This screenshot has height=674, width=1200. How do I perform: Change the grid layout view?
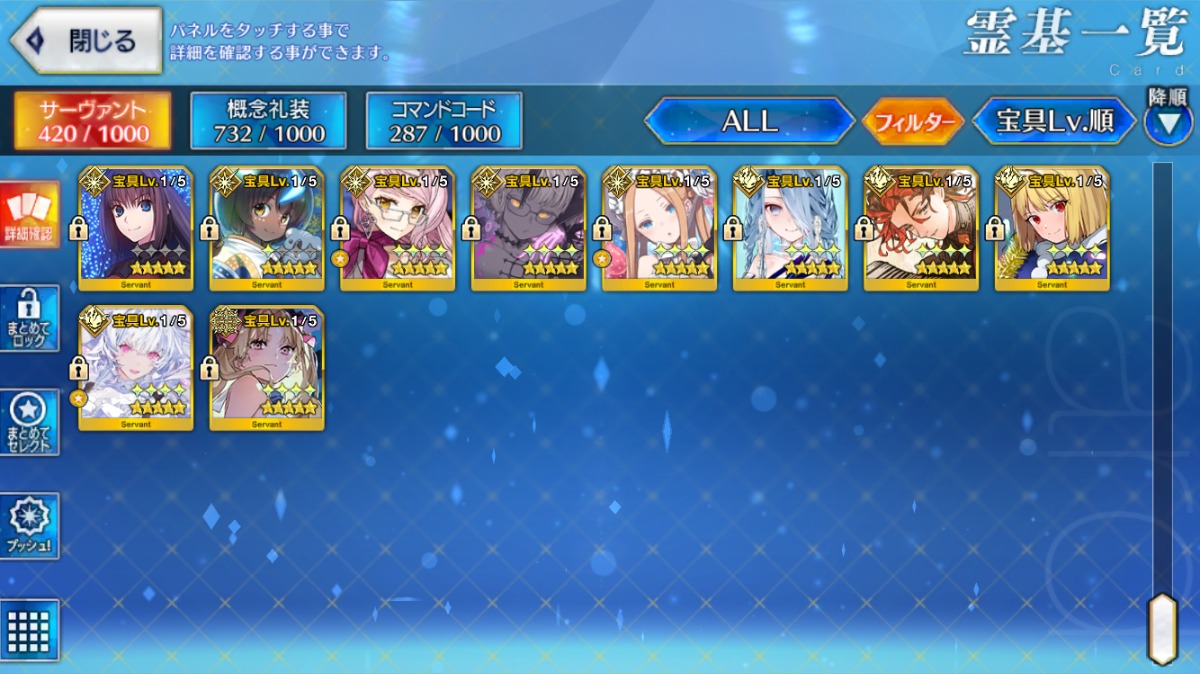tap(29, 630)
